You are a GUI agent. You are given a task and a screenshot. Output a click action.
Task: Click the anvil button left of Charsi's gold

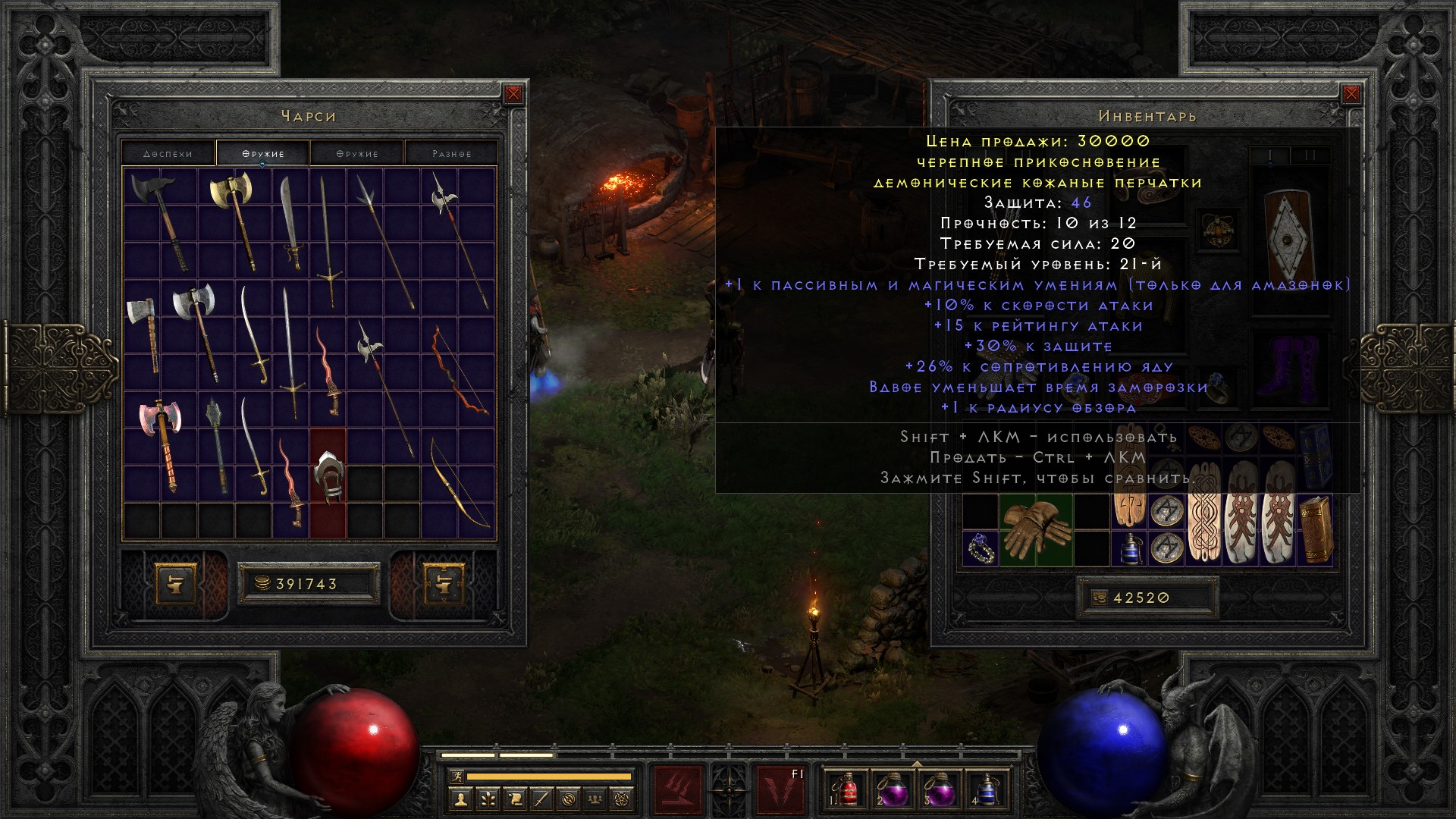(x=179, y=583)
